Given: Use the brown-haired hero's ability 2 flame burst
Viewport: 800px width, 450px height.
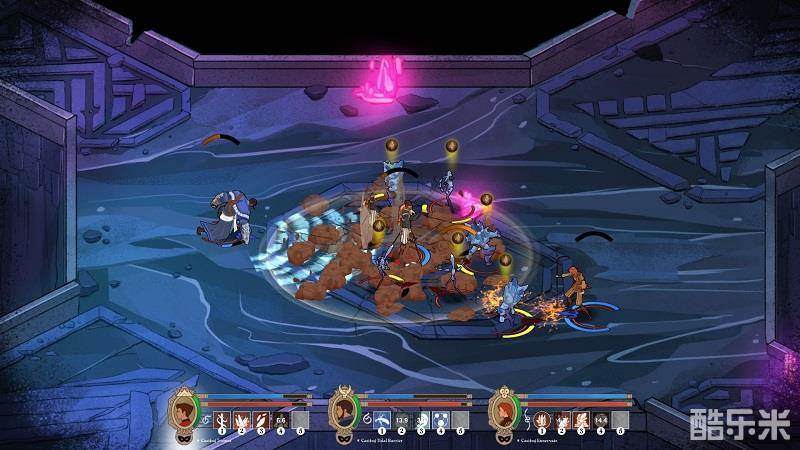Looking at the screenshot, I should (241, 419).
